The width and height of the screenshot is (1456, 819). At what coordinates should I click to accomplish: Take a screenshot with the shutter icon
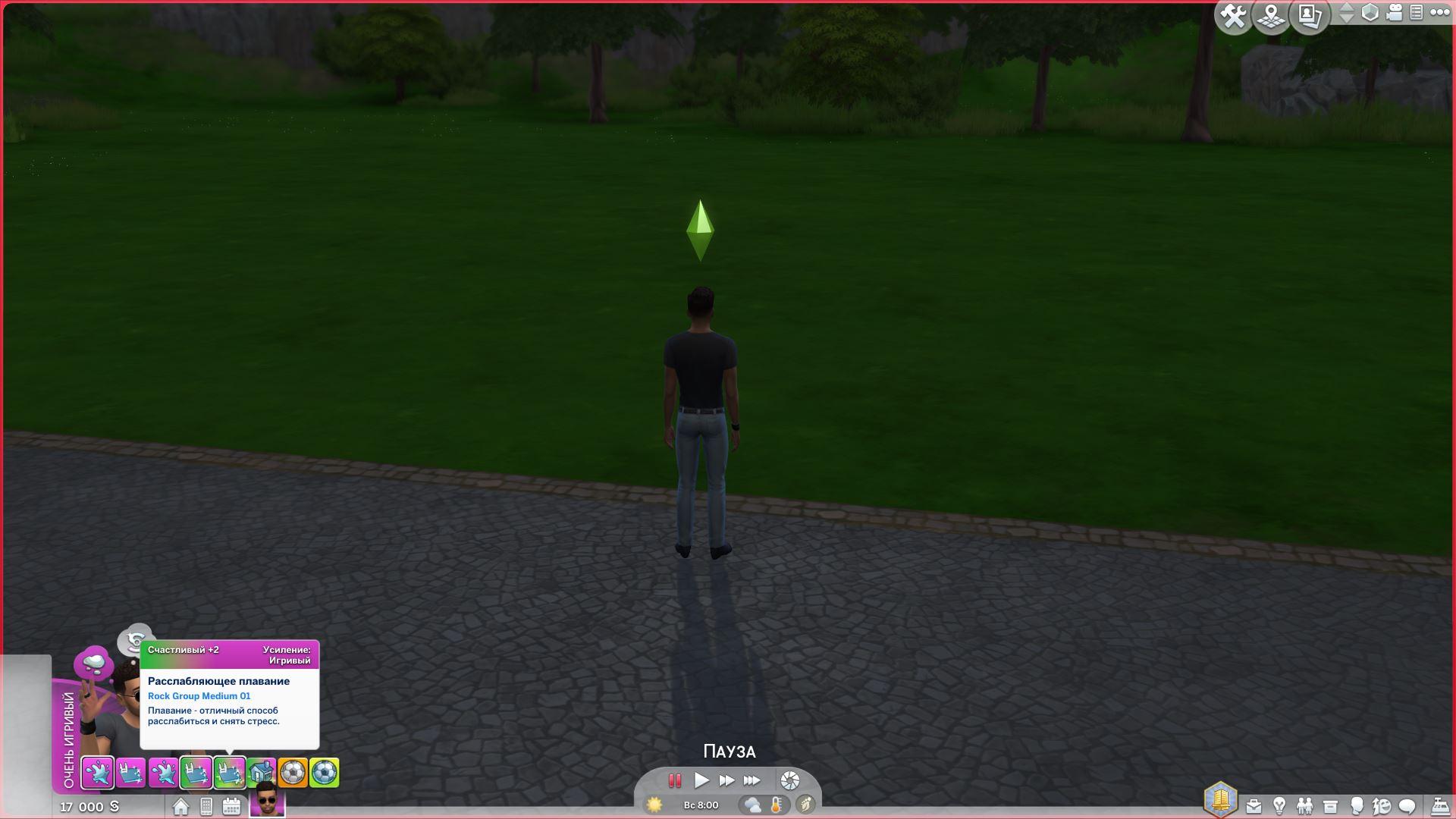point(789,780)
